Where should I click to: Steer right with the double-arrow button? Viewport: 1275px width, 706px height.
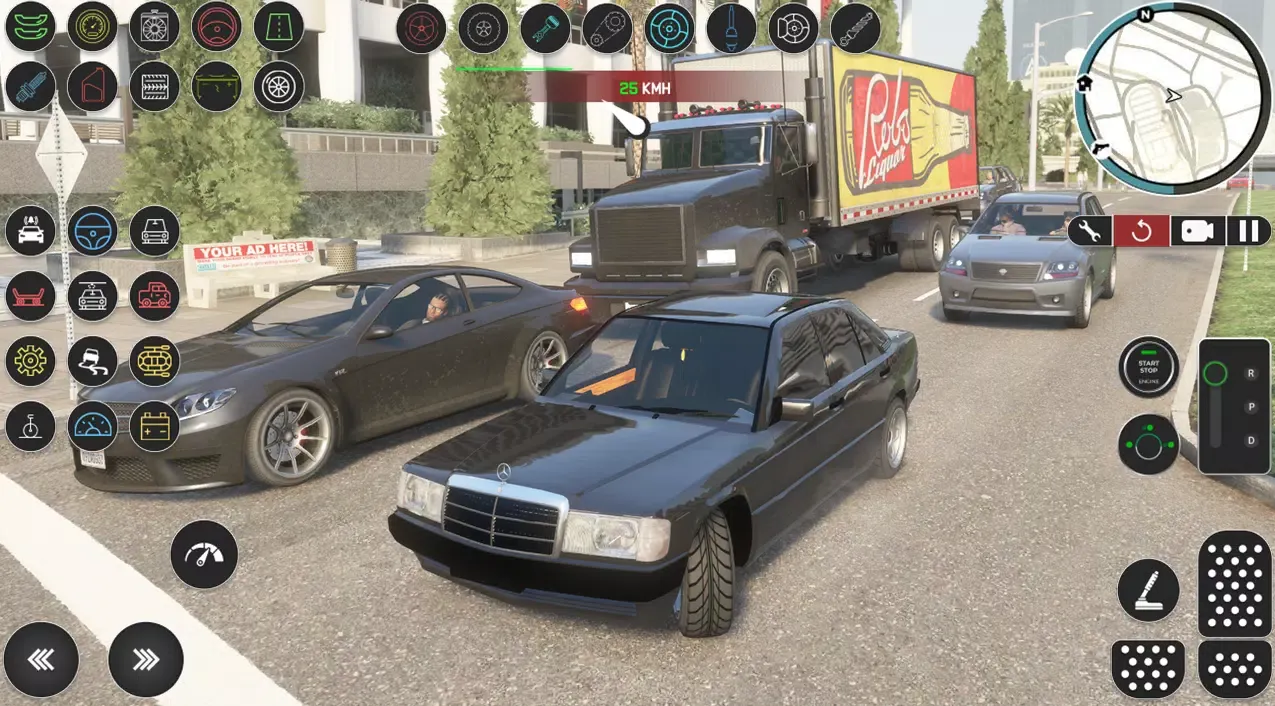pyautogui.click(x=146, y=659)
